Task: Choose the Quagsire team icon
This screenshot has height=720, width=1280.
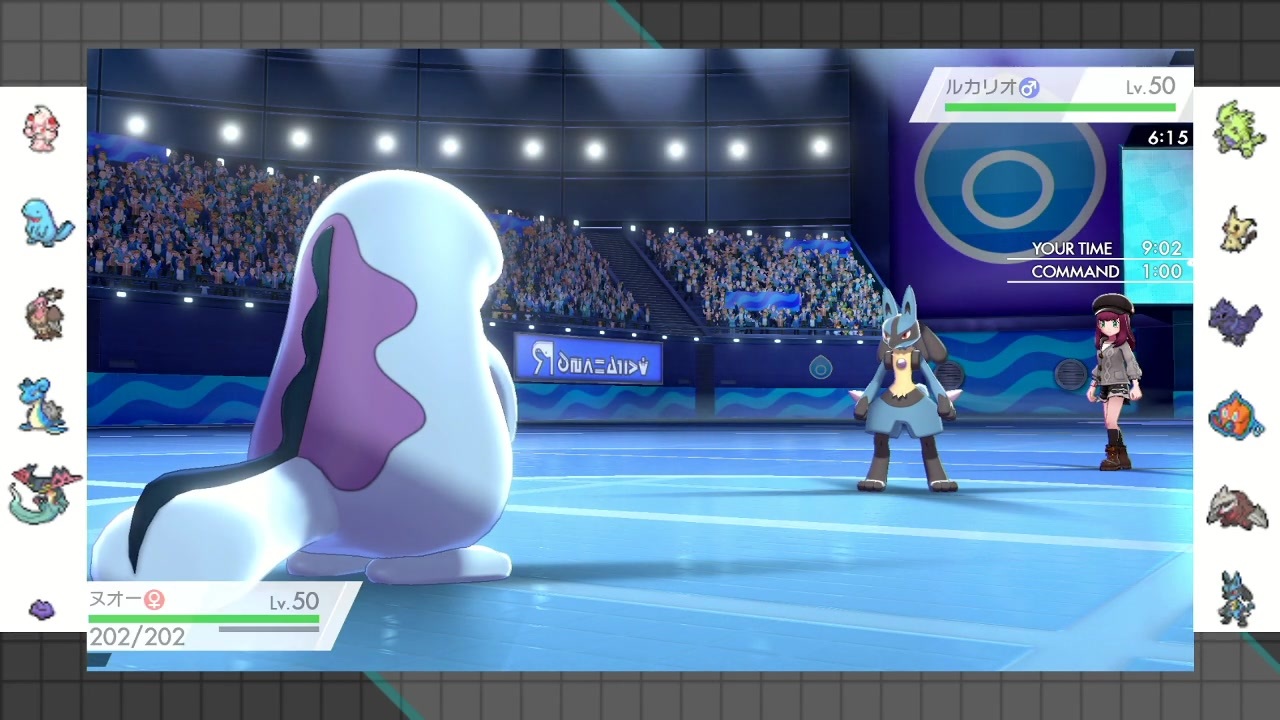Action: 46,222
